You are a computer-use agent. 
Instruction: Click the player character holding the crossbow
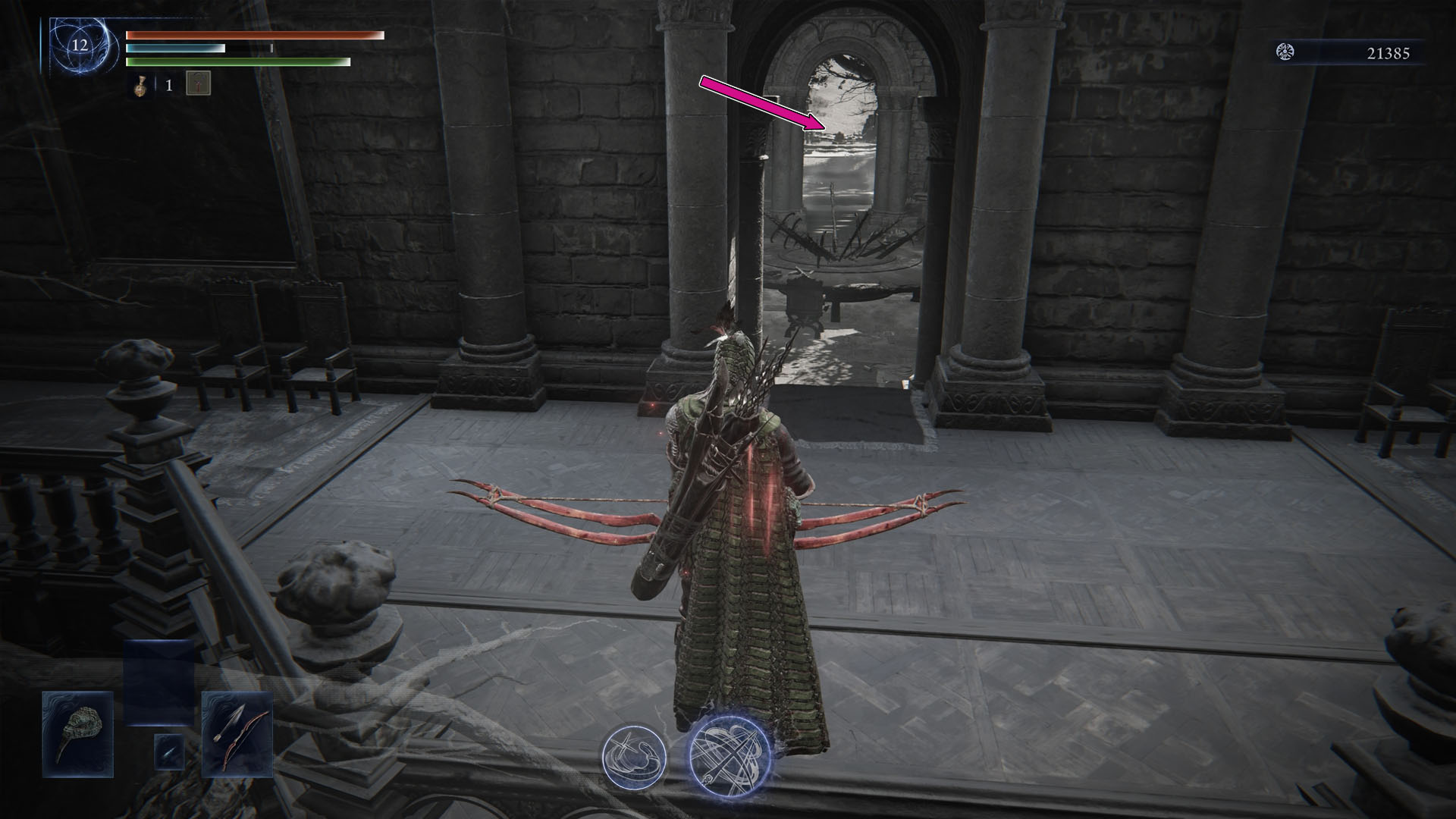click(x=732, y=531)
